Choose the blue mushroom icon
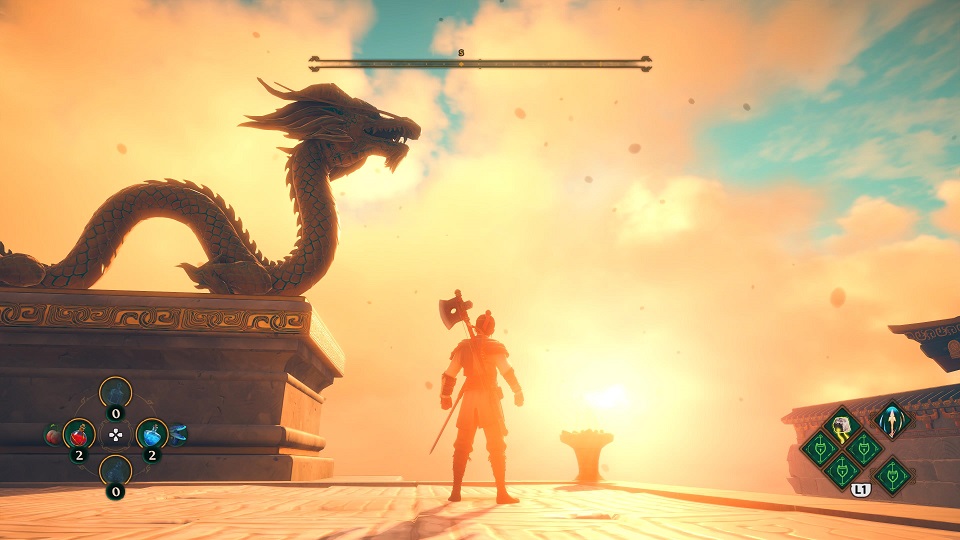 180,434
